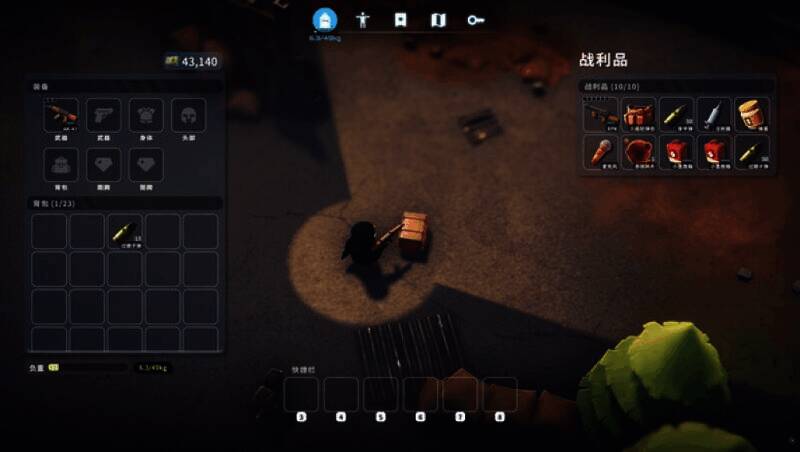This screenshot has width=800, height=452.
Task: Select the backpack equipment slot
Action: tap(61, 164)
